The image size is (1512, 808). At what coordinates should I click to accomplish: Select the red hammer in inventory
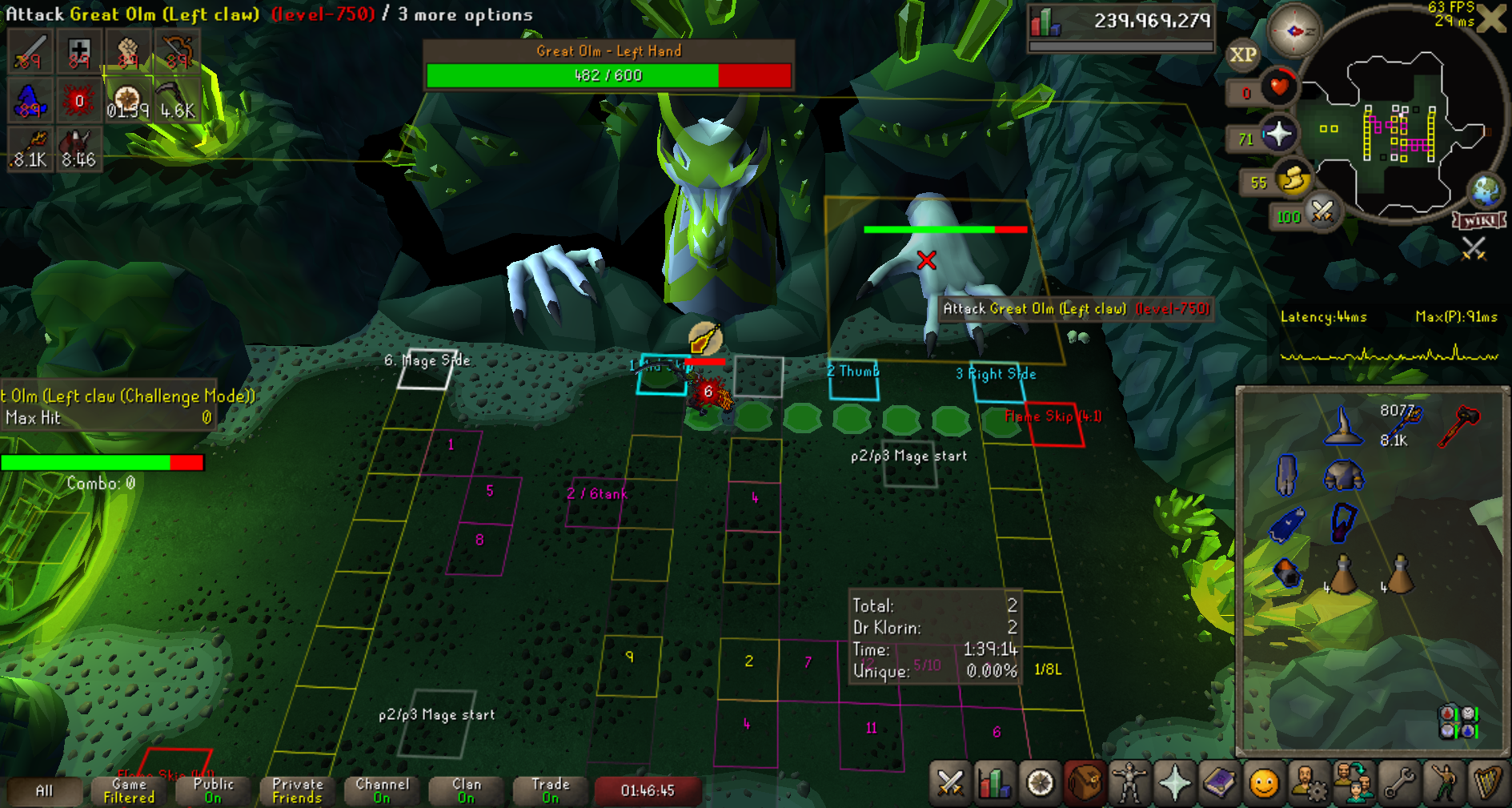click(1459, 424)
